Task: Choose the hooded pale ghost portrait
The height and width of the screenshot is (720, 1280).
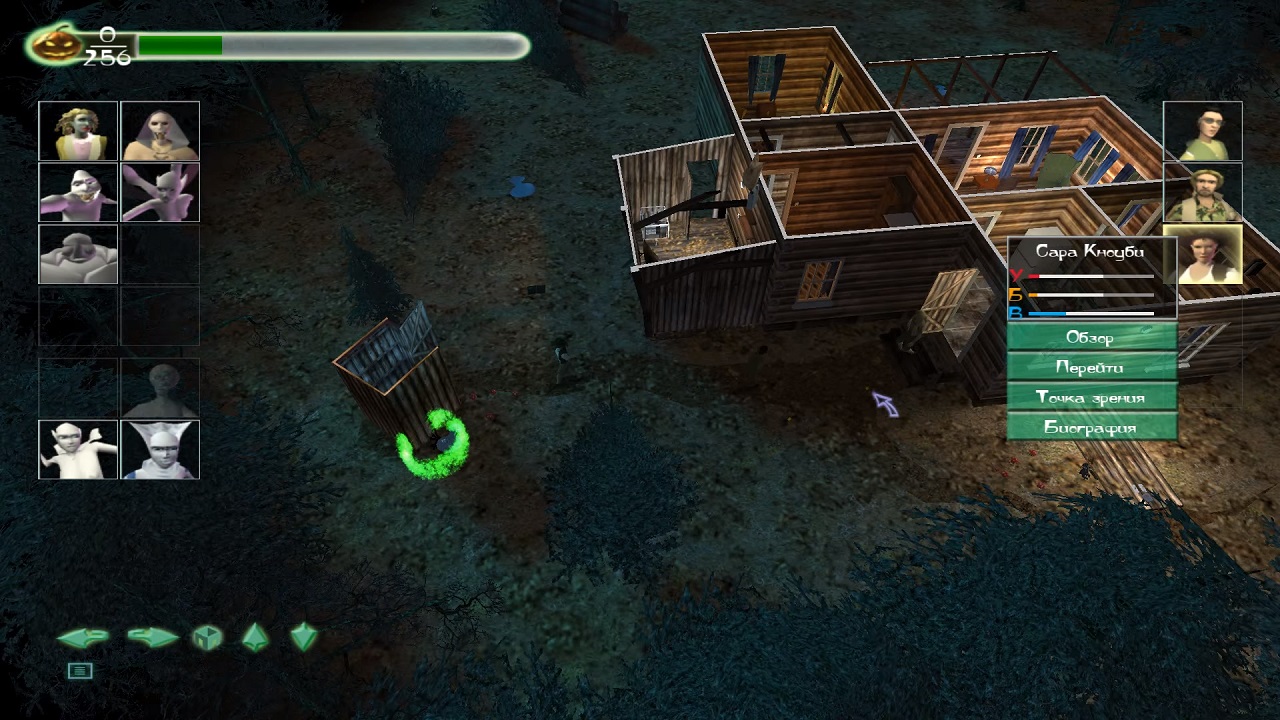Action: [x=160, y=131]
